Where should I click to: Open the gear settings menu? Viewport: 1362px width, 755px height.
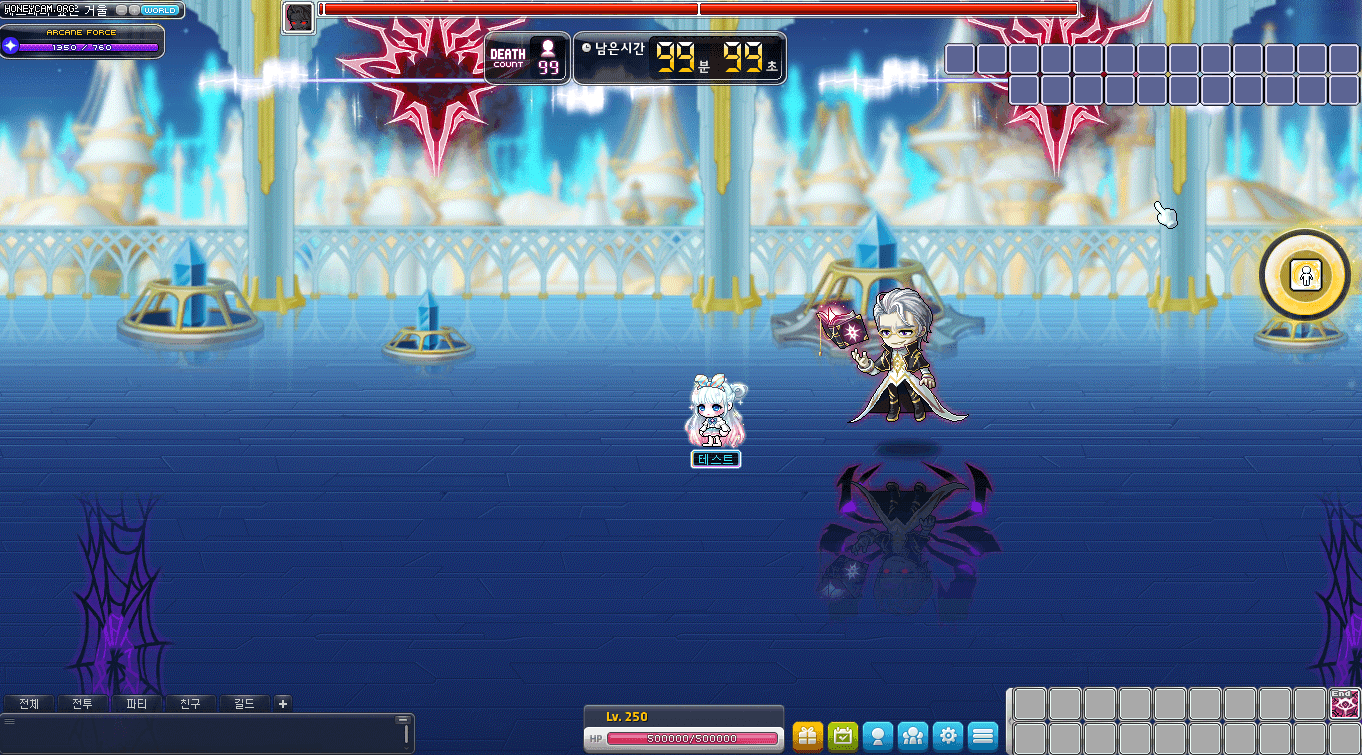click(x=948, y=736)
